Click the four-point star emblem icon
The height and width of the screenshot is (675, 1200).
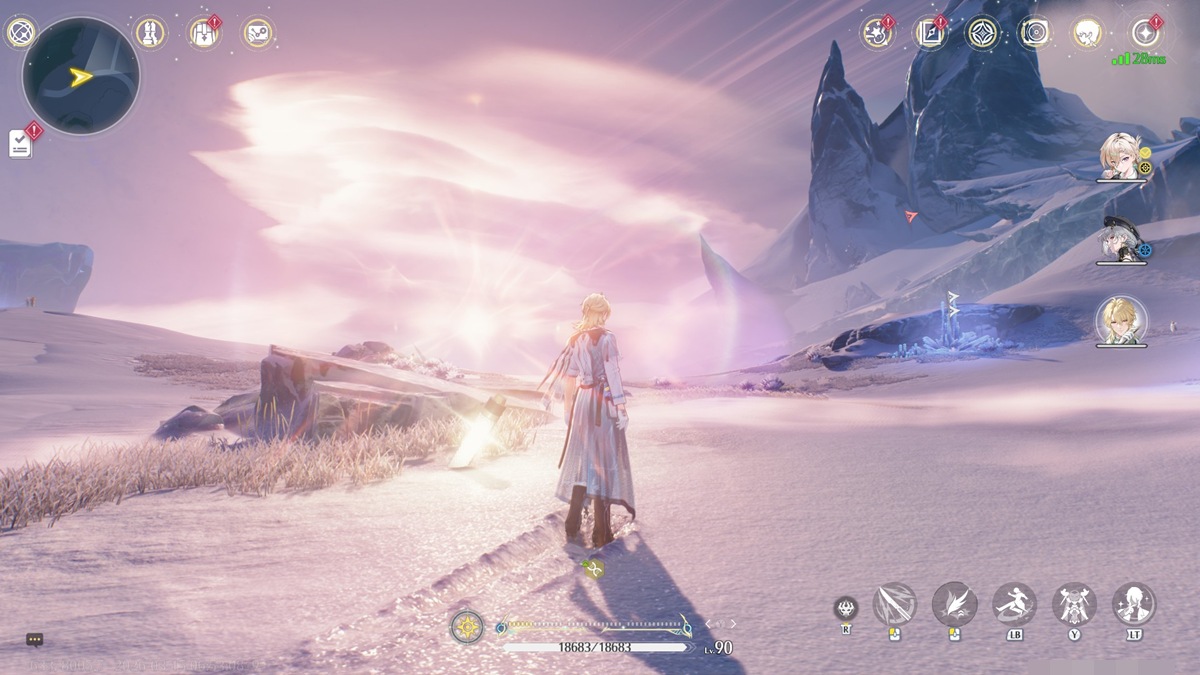click(x=983, y=33)
